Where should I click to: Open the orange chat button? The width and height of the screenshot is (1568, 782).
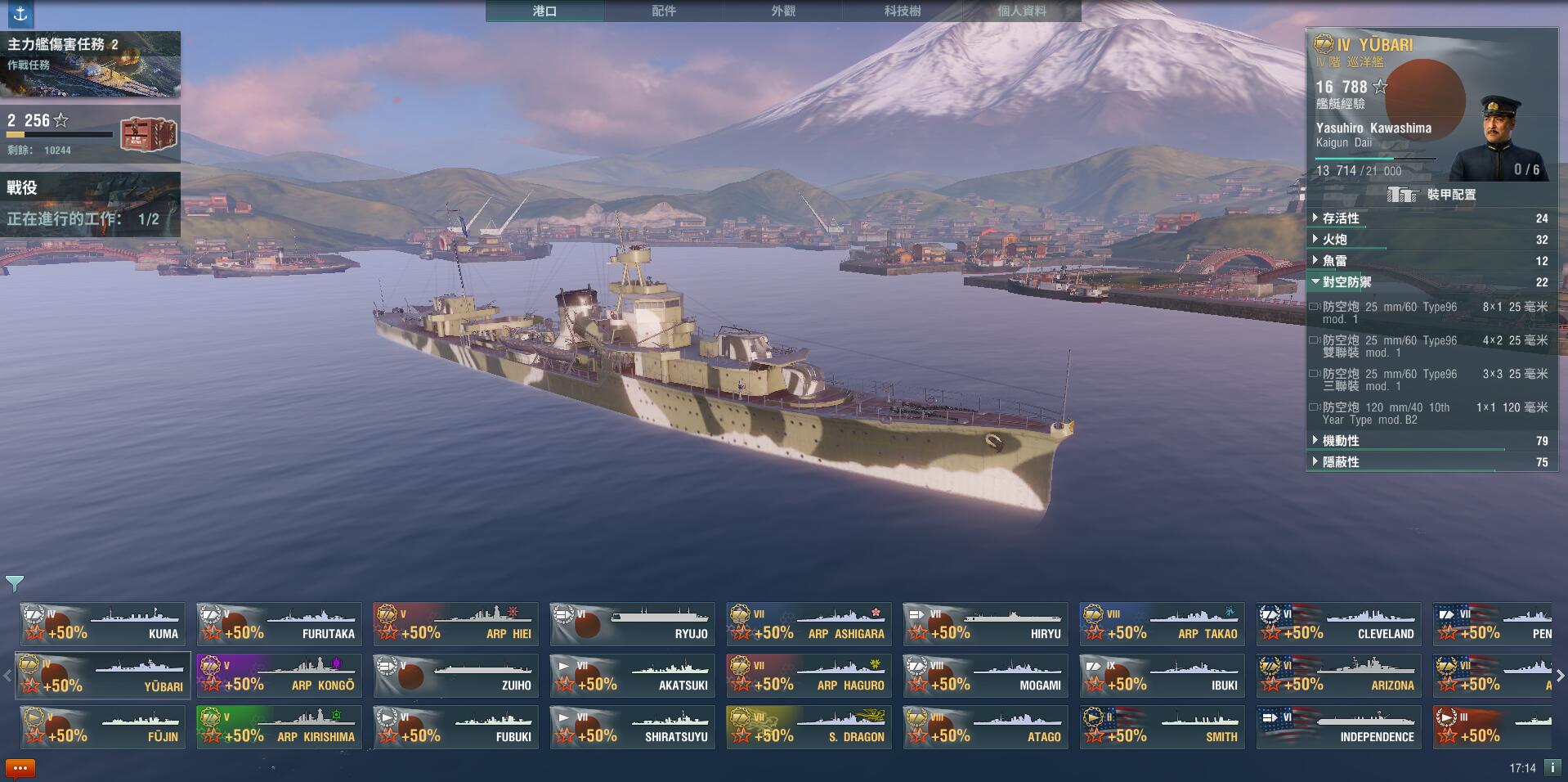(x=20, y=768)
